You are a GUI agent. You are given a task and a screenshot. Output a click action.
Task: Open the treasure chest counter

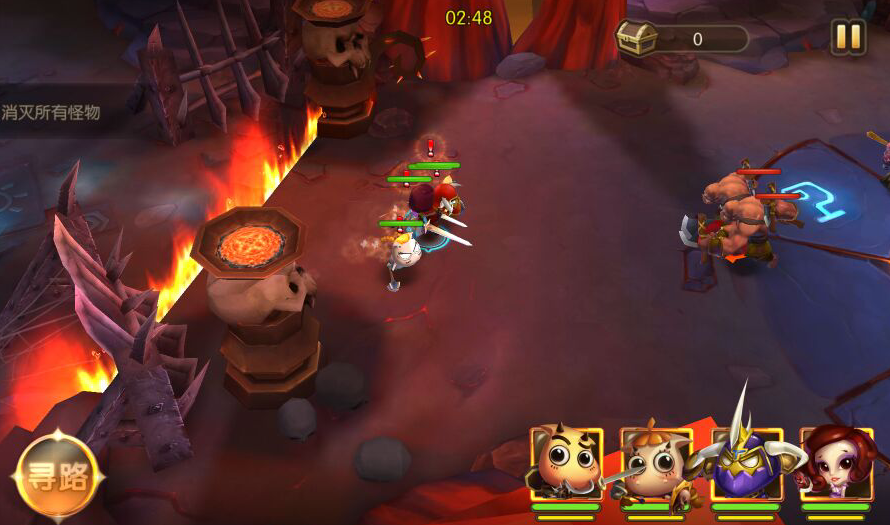(683, 39)
